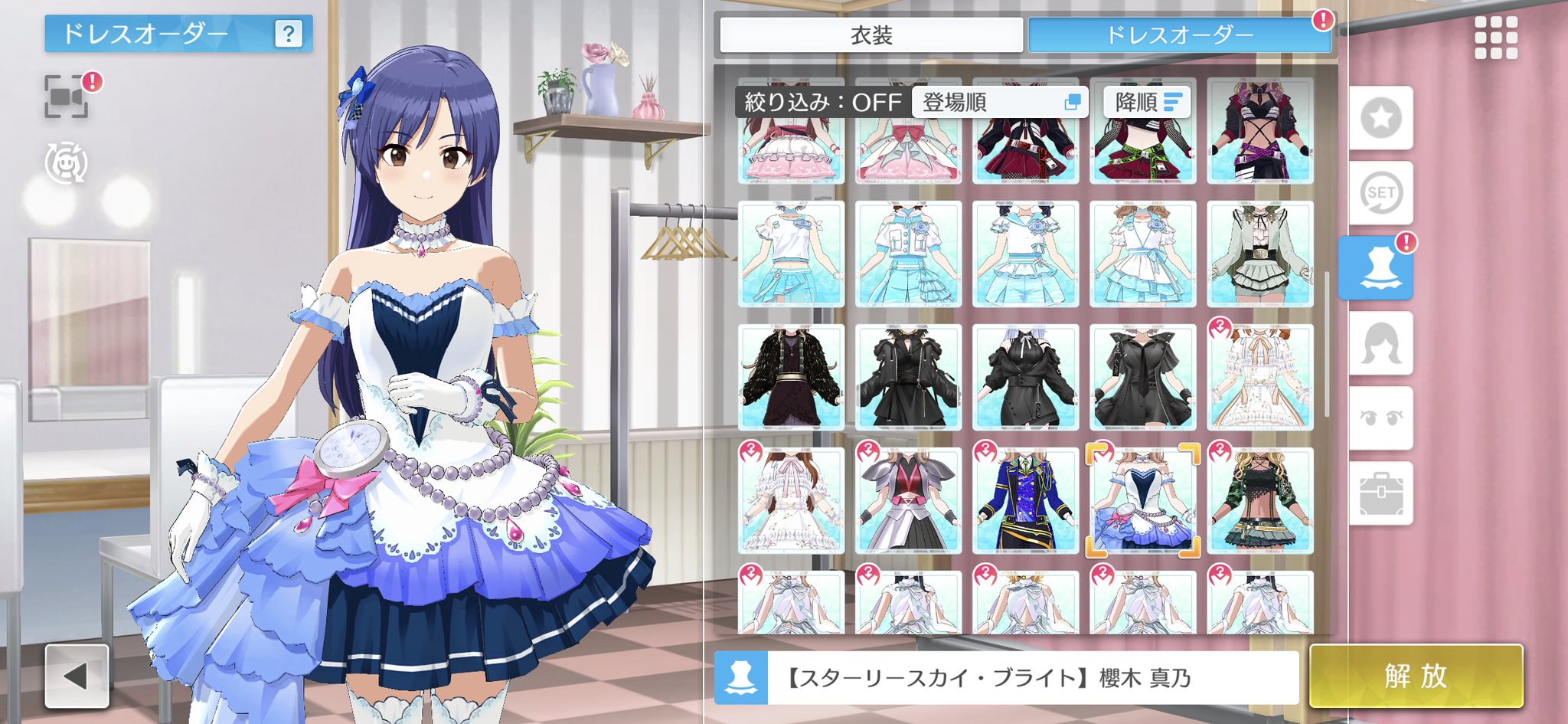Open the ドレスオーダー tab
Screen dimensions: 1568x724
1179,35
